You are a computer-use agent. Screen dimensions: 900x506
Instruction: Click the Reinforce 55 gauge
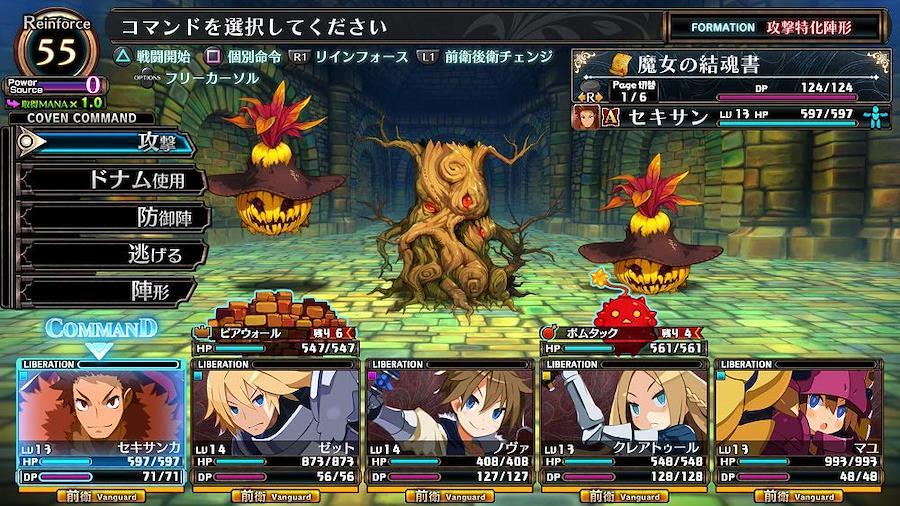pyautogui.click(x=58, y=48)
